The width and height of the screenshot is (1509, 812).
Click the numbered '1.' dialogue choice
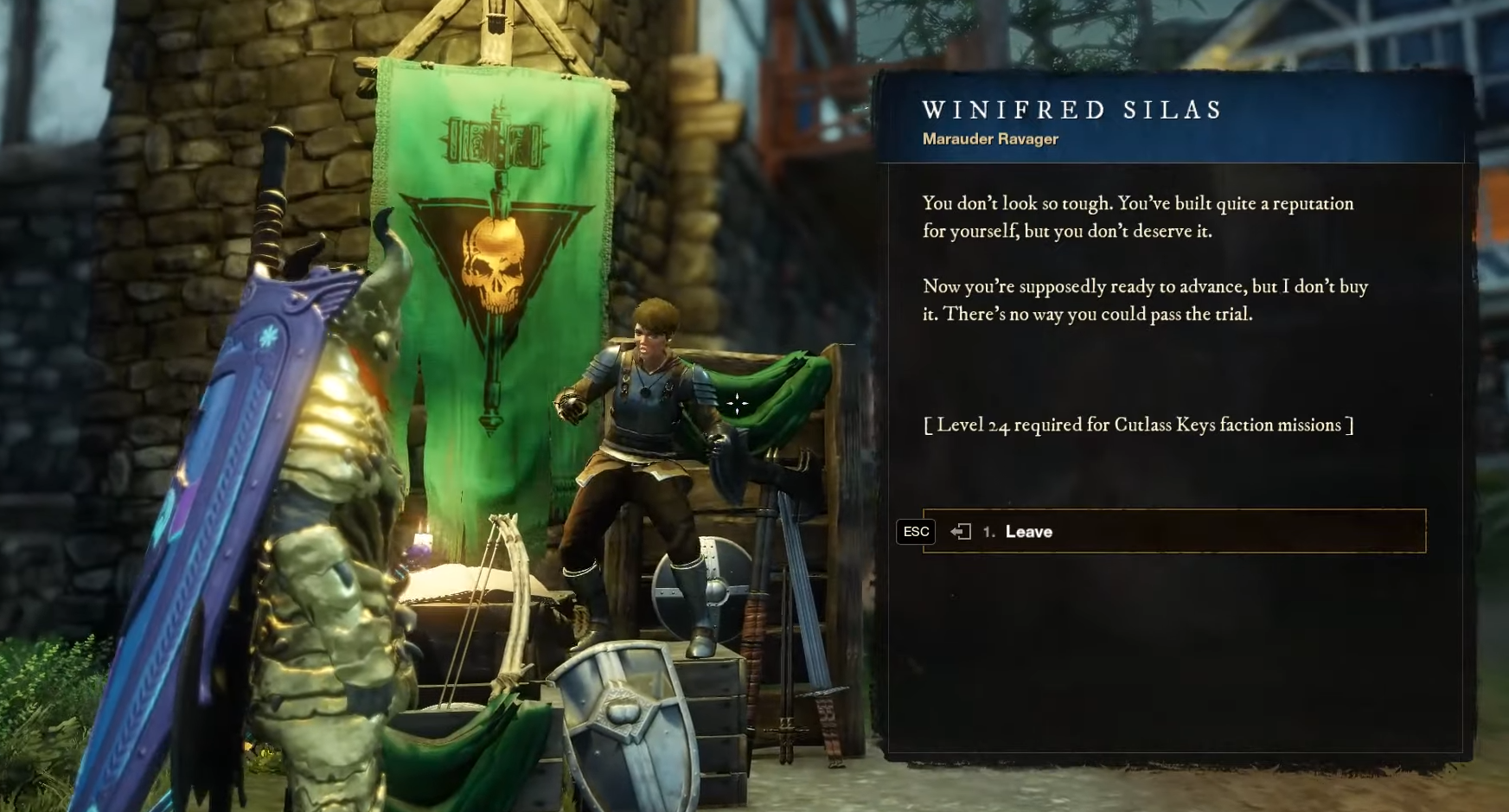pyautogui.click(x=990, y=532)
